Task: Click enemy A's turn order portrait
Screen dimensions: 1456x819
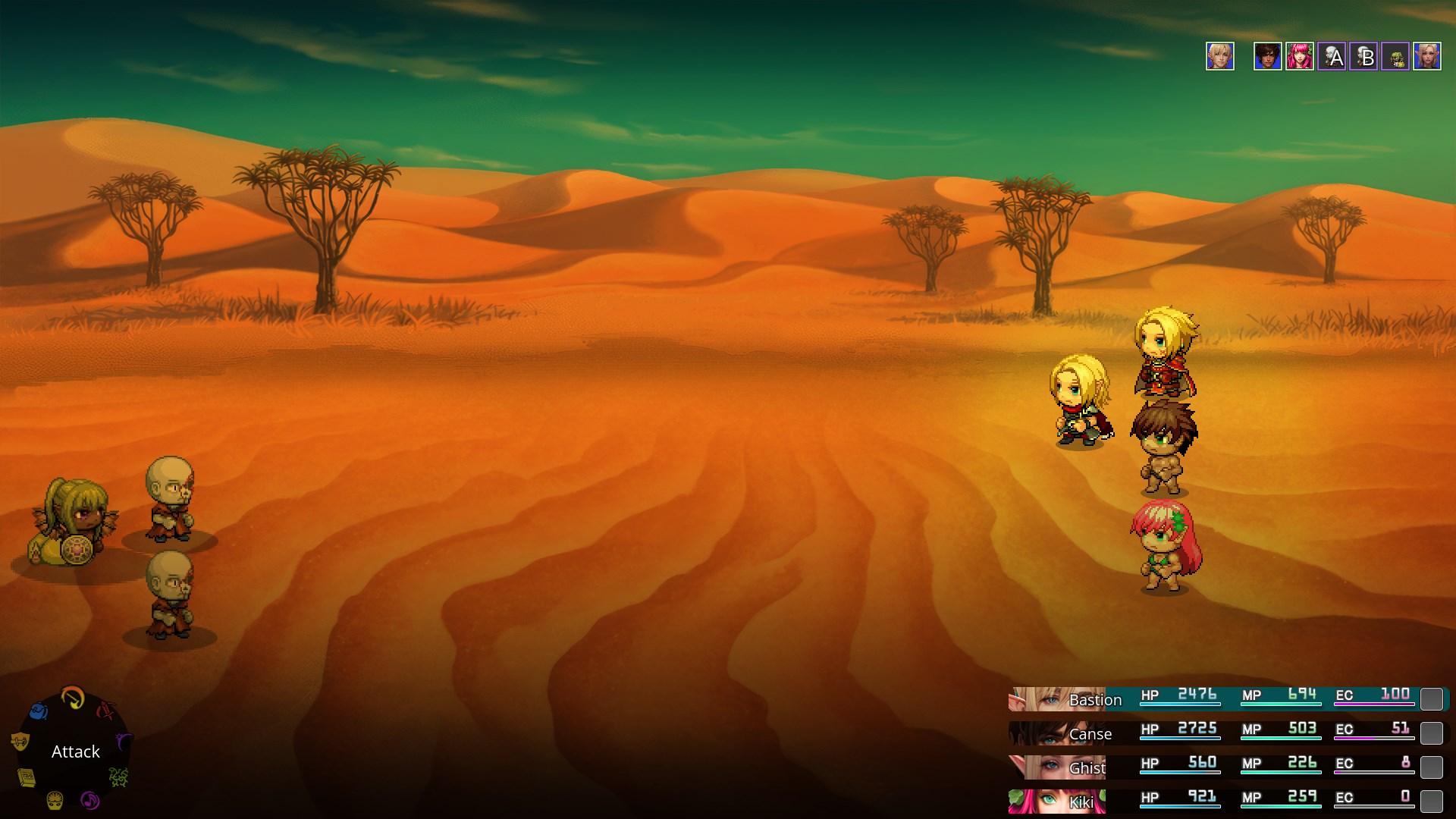Action: click(x=1332, y=56)
